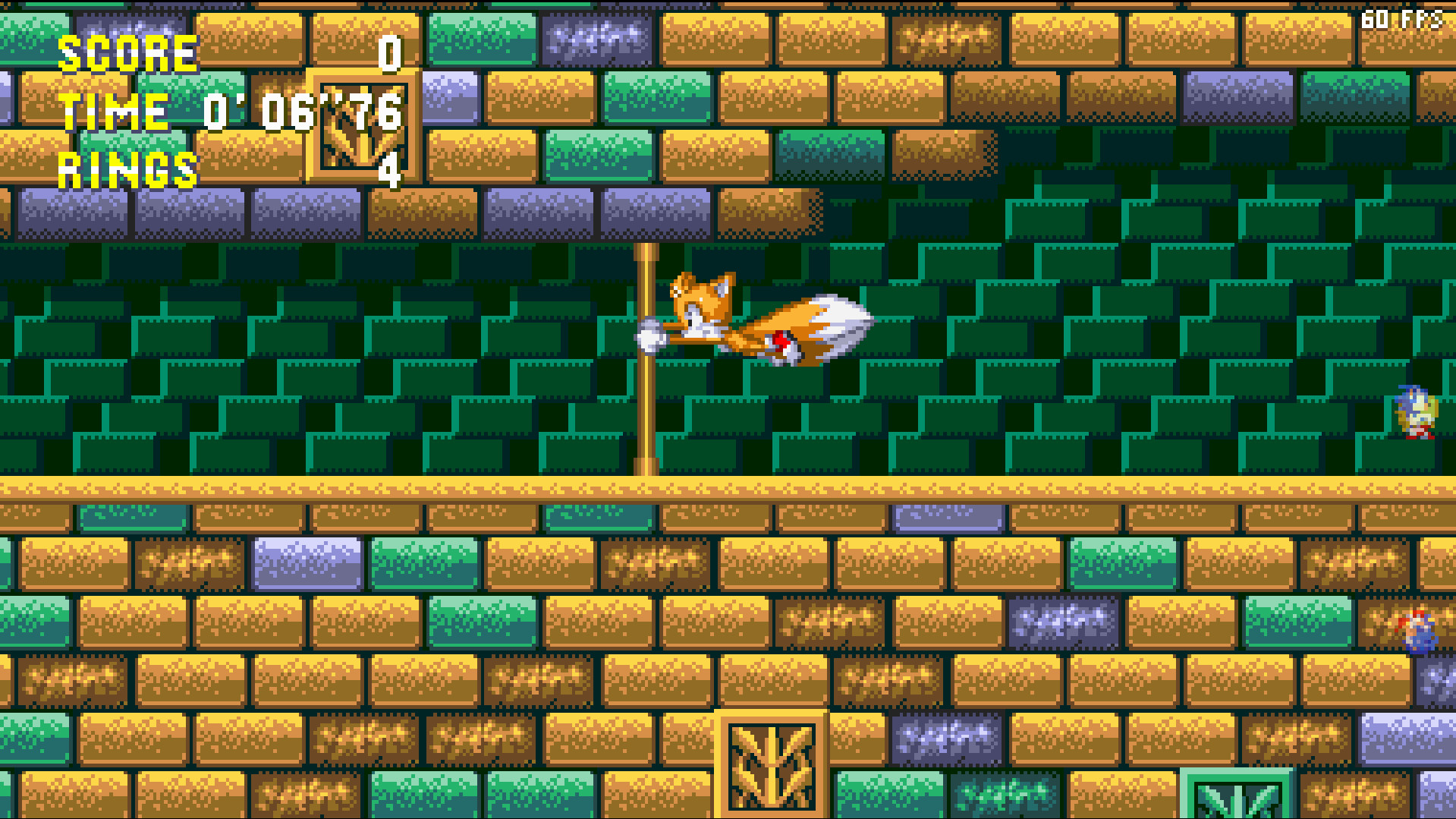Click the score value showing 0
Screen dimensions: 1456x819
[389, 55]
